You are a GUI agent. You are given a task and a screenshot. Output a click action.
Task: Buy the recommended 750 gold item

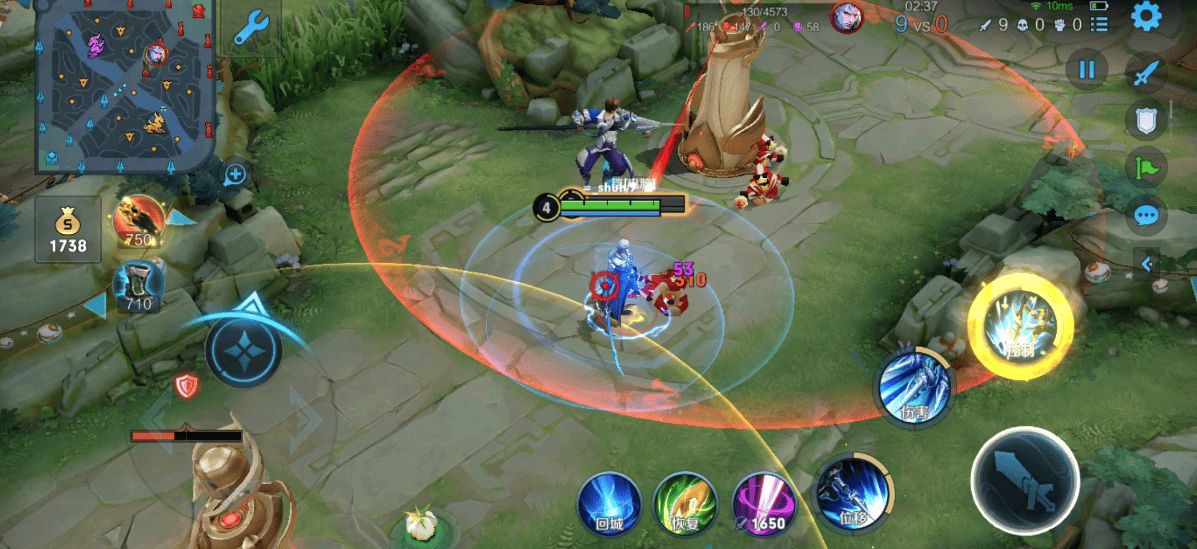tap(137, 221)
